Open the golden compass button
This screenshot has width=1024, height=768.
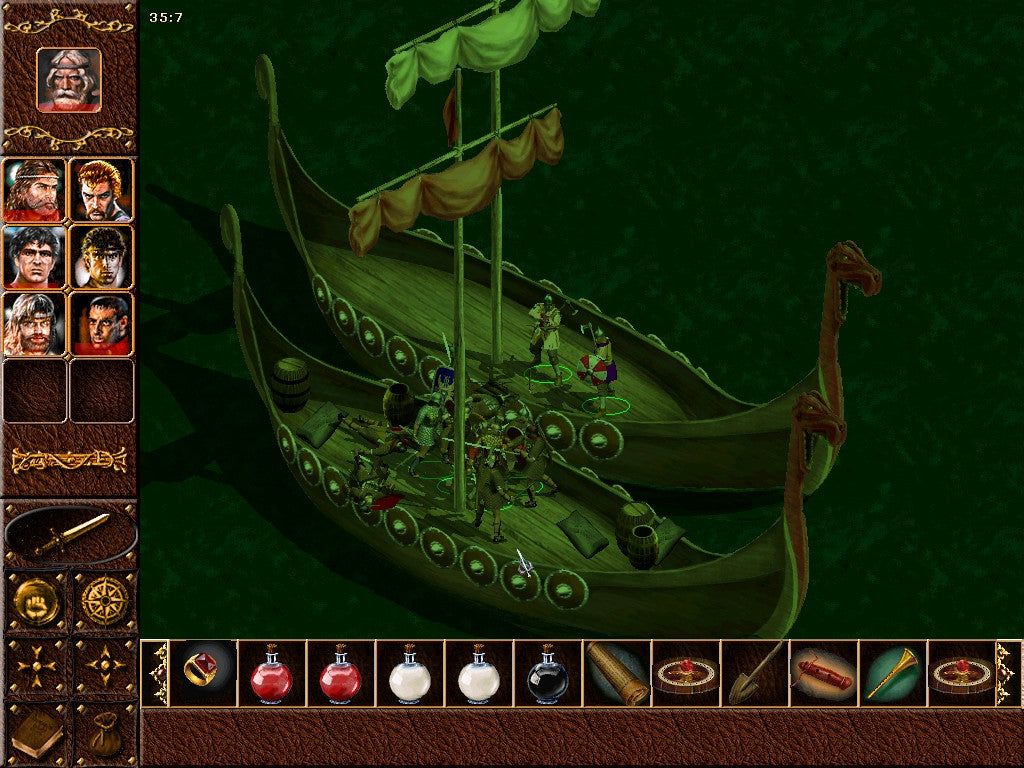104,601
